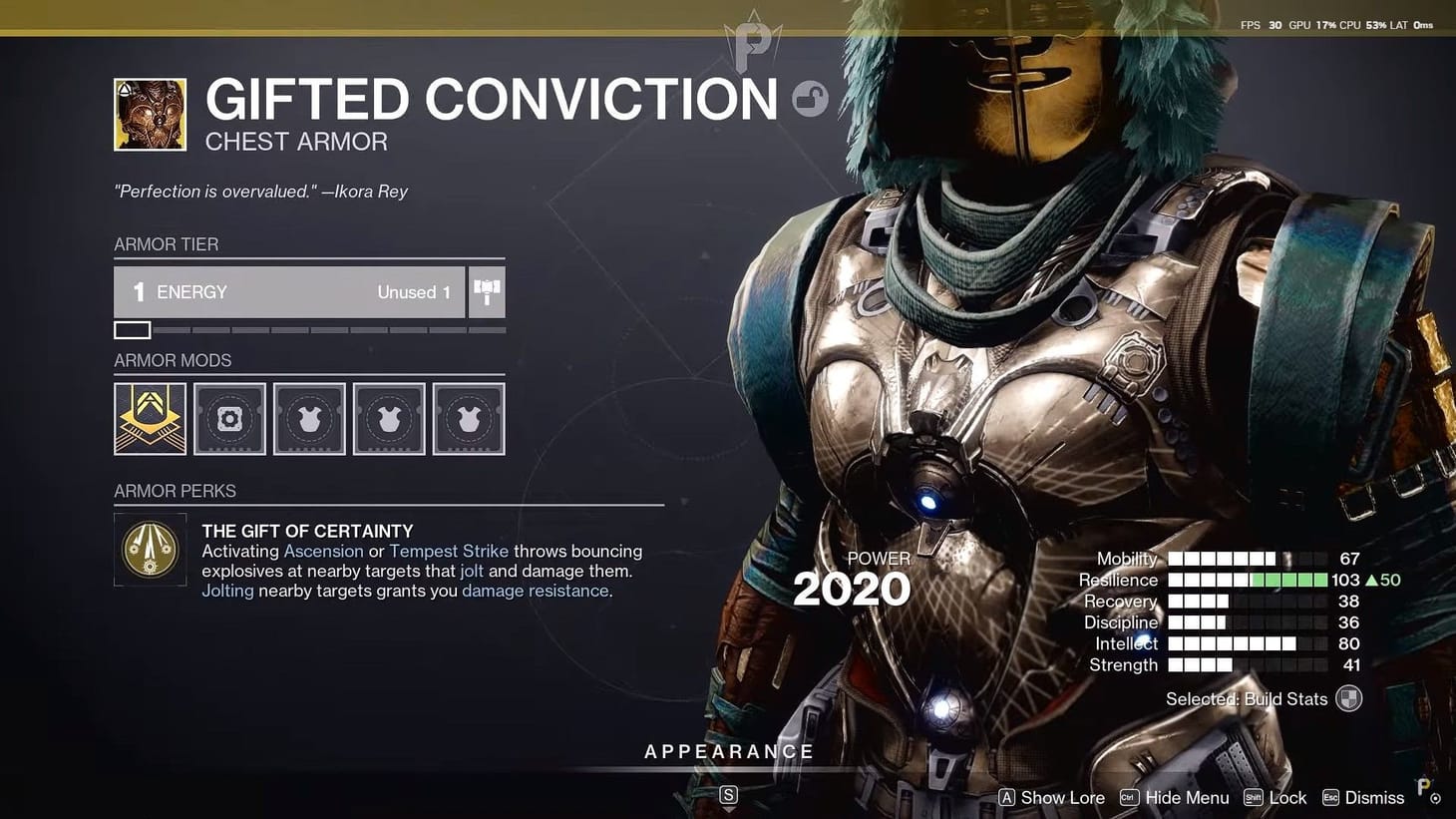Inspect The Gift of Certainty perk icon

pyautogui.click(x=150, y=550)
